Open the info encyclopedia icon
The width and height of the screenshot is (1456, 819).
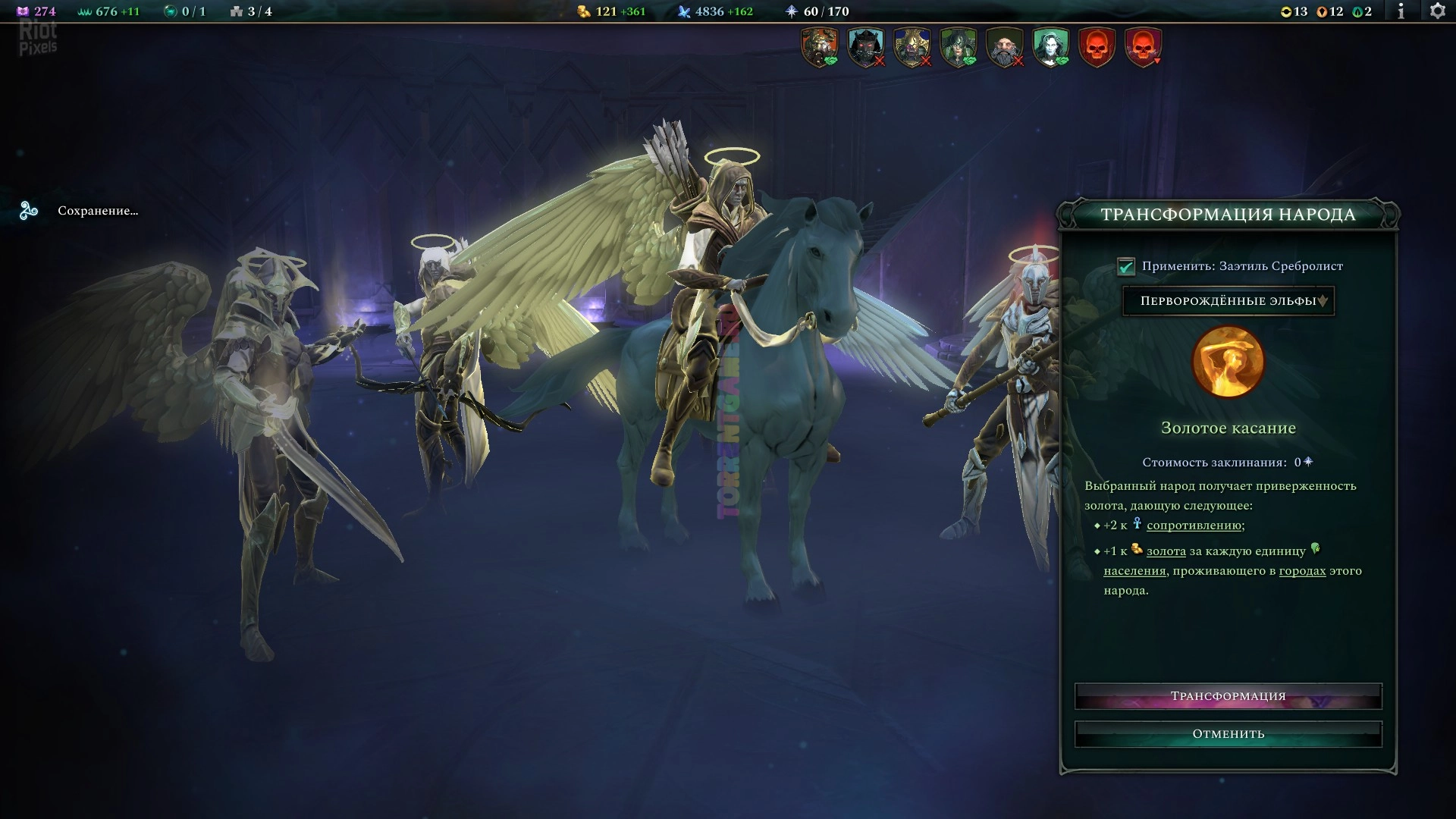pos(1401,11)
